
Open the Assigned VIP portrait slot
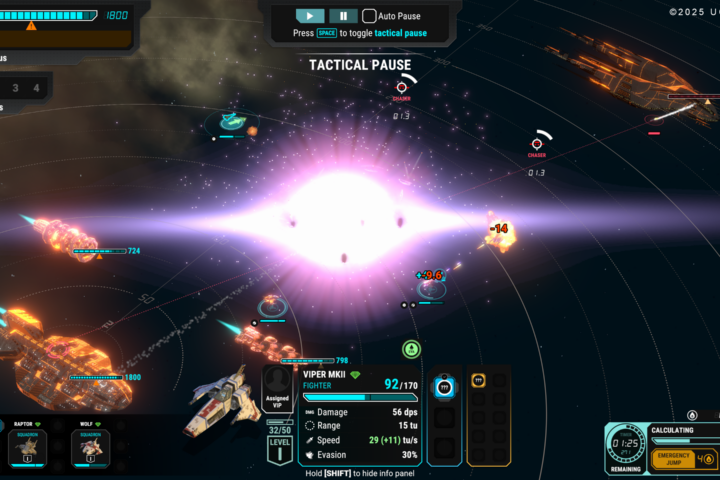(277, 385)
